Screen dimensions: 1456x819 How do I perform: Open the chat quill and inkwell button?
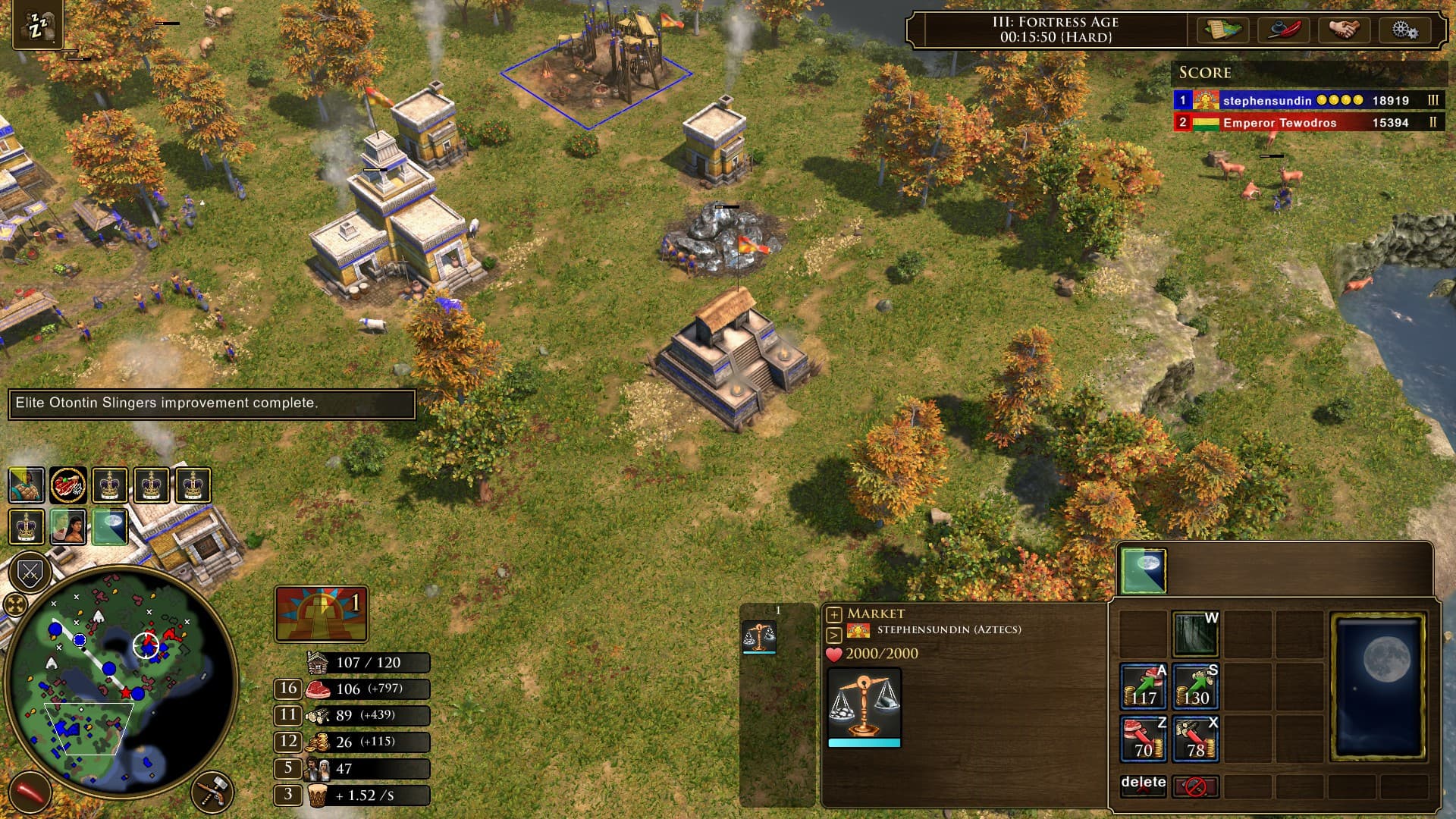[1284, 30]
